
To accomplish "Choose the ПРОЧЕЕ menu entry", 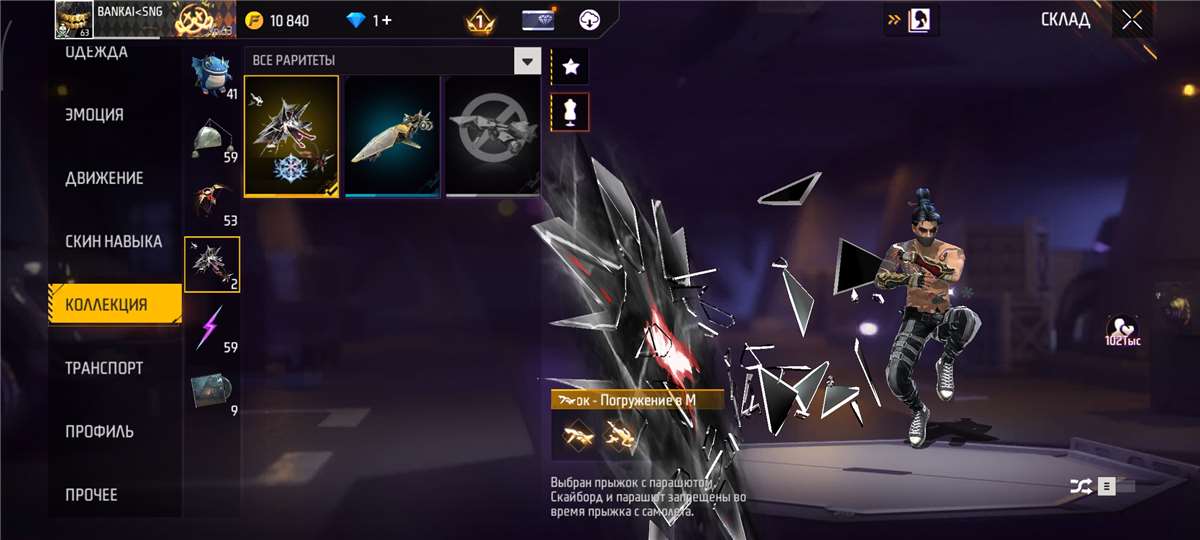I will click(x=91, y=495).
